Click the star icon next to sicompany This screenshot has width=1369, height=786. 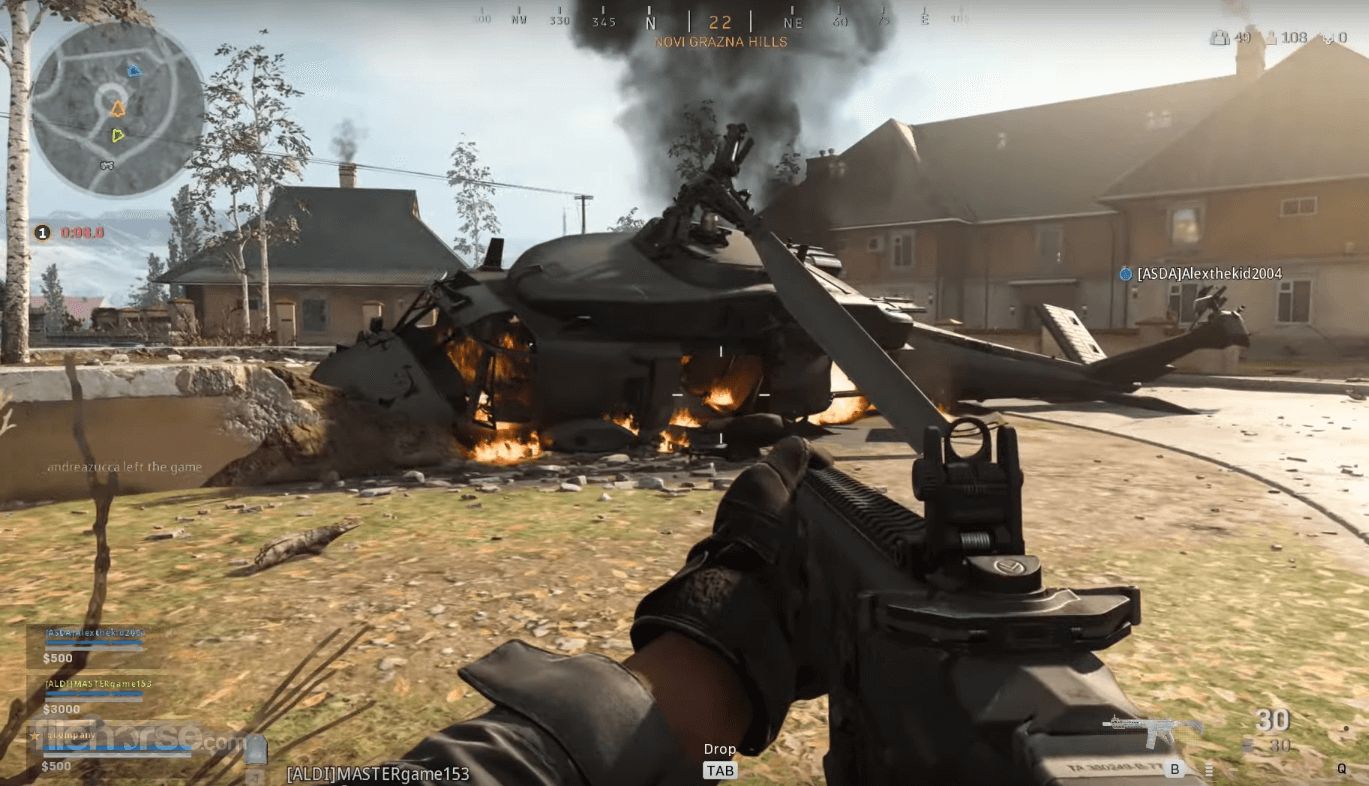point(34,735)
